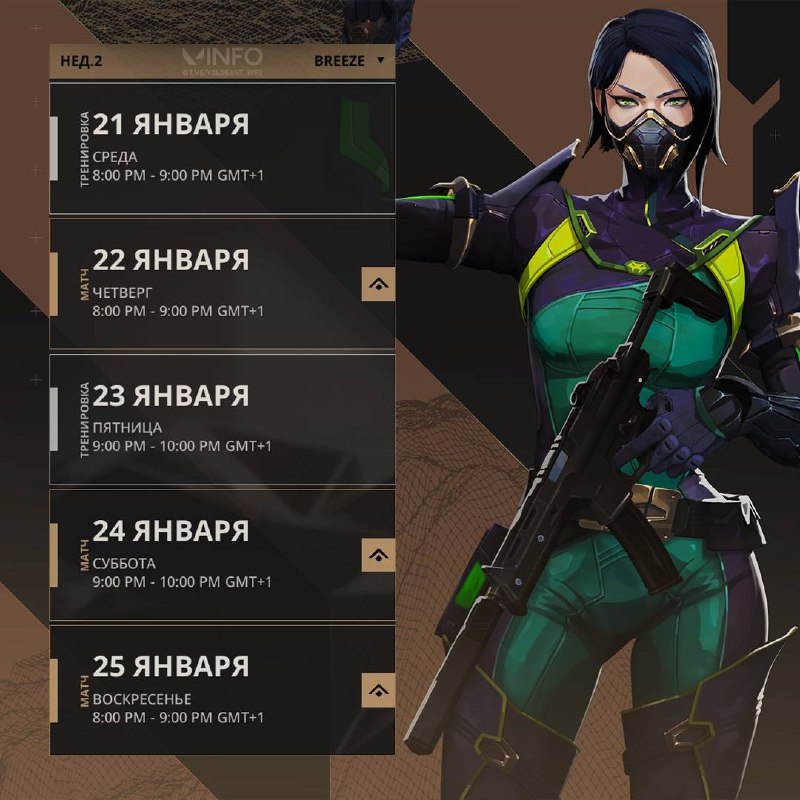Select the 23 ЯНВАРЯ training row
The height and width of the screenshot is (800, 800).
coord(222,419)
